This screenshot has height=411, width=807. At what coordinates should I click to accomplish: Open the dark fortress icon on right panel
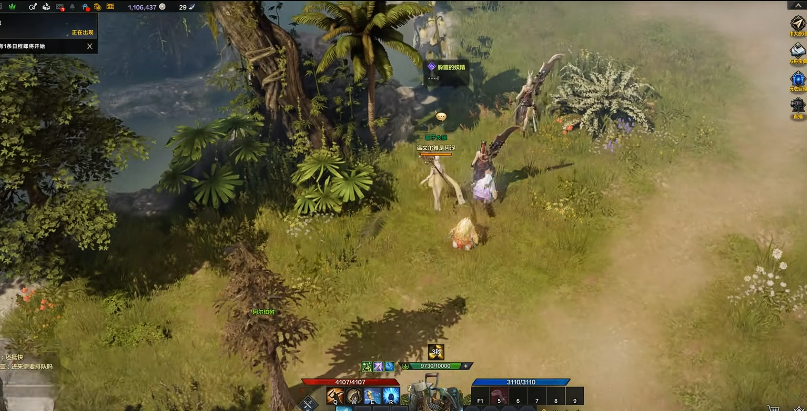[797, 104]
